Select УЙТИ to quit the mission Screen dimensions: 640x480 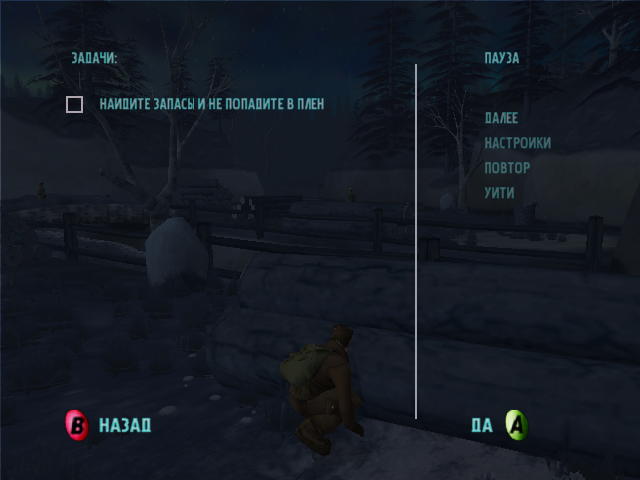click(499, 193)
